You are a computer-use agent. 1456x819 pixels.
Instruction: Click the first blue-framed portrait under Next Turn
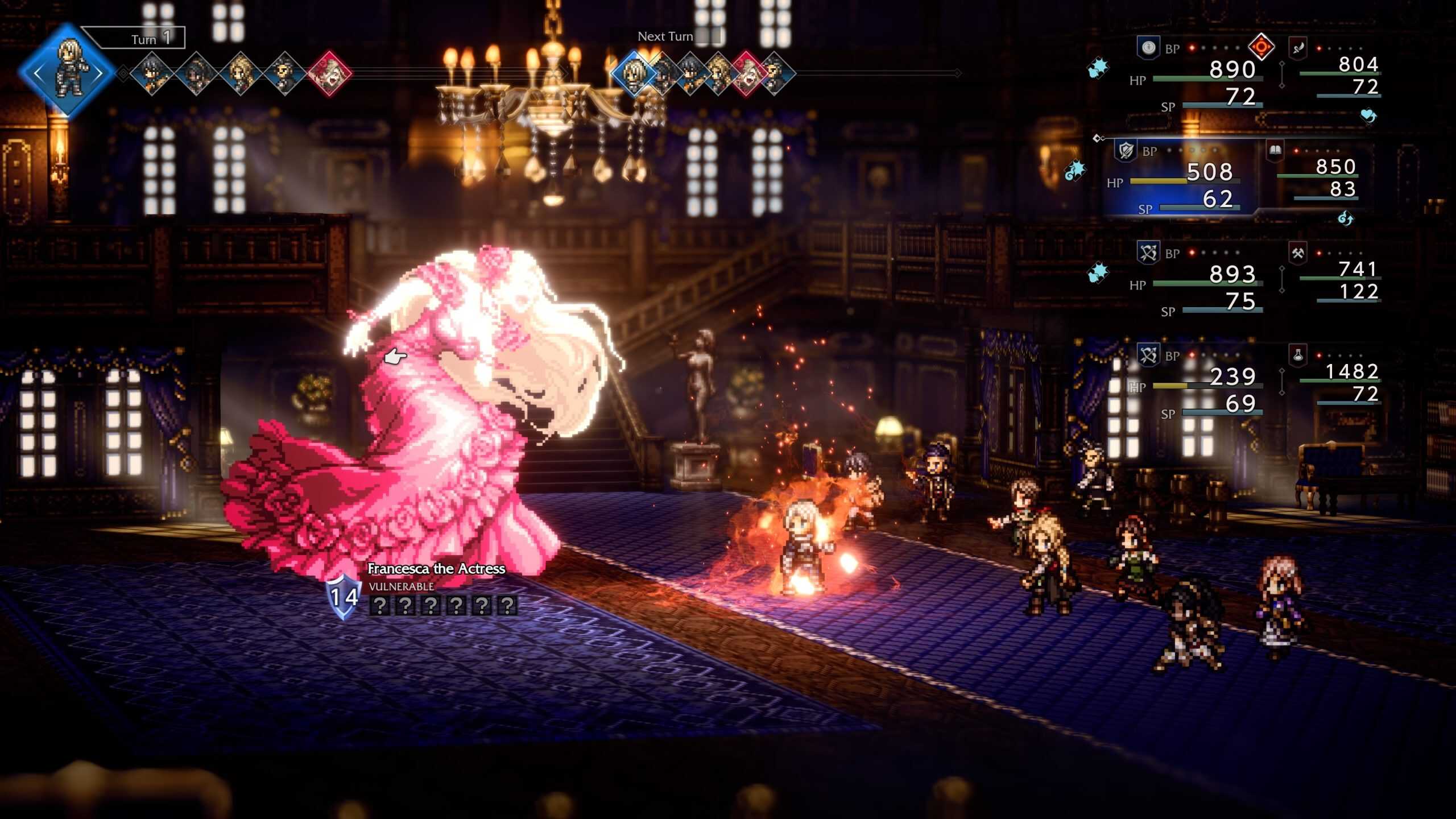633,74
